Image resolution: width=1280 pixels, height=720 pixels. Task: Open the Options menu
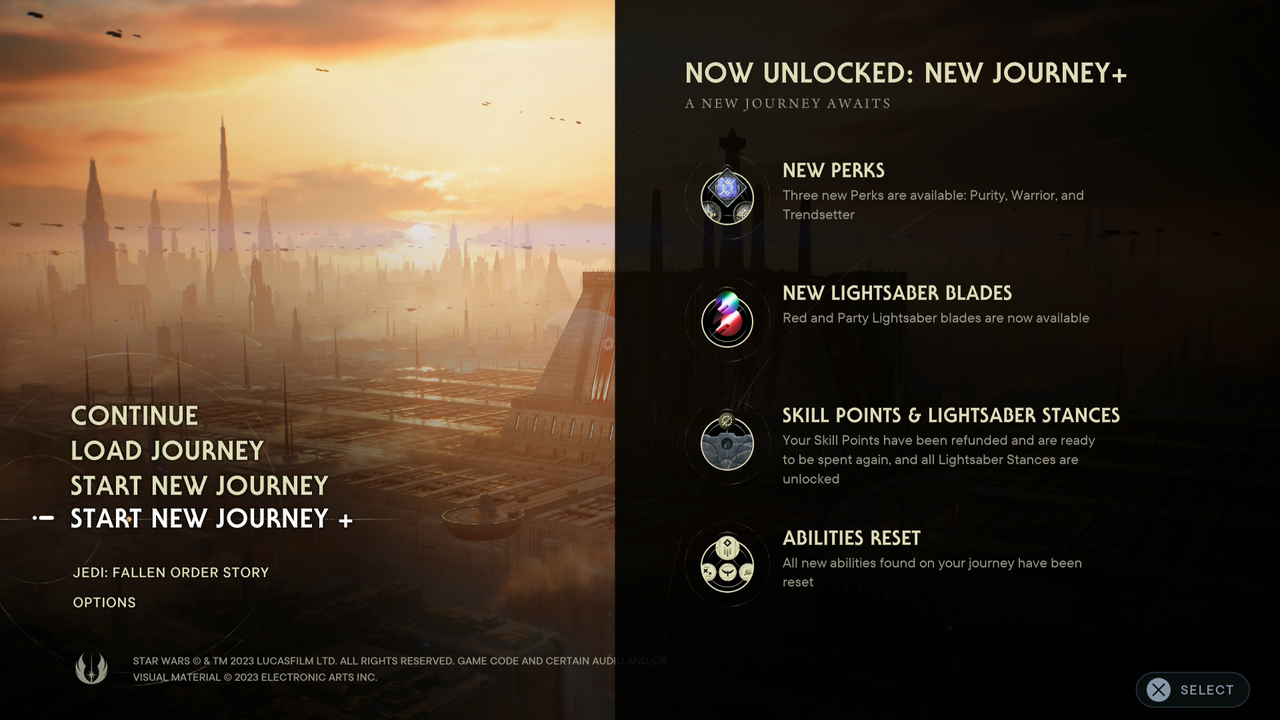pos(104,602)
